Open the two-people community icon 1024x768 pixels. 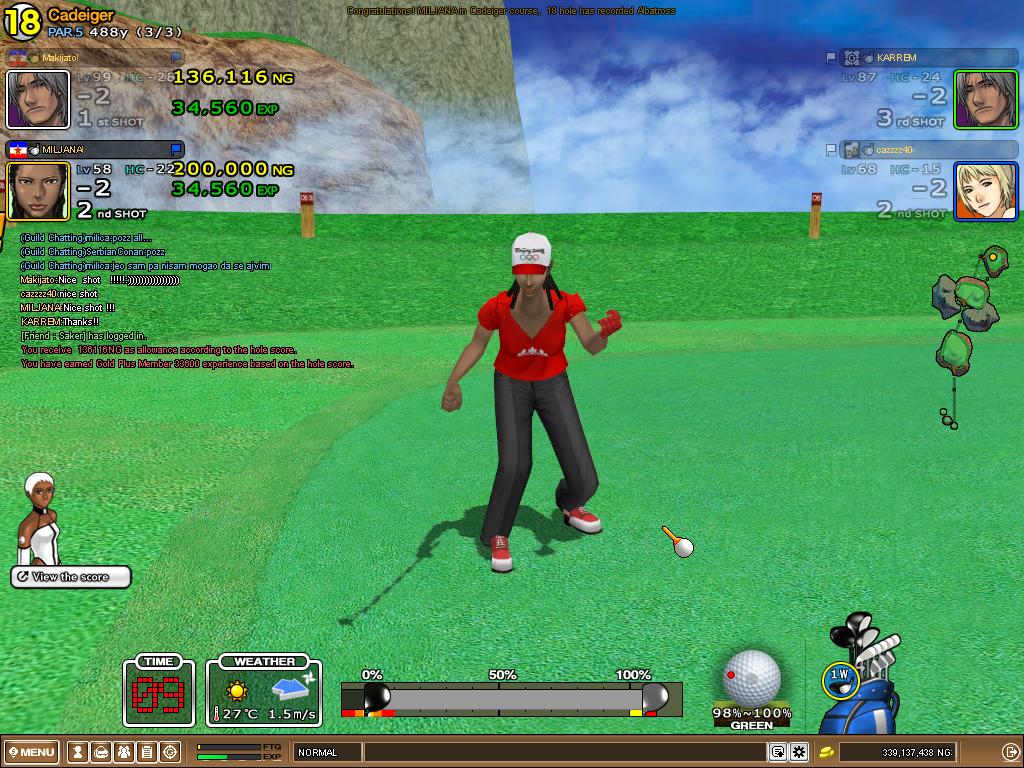(124, 752)
